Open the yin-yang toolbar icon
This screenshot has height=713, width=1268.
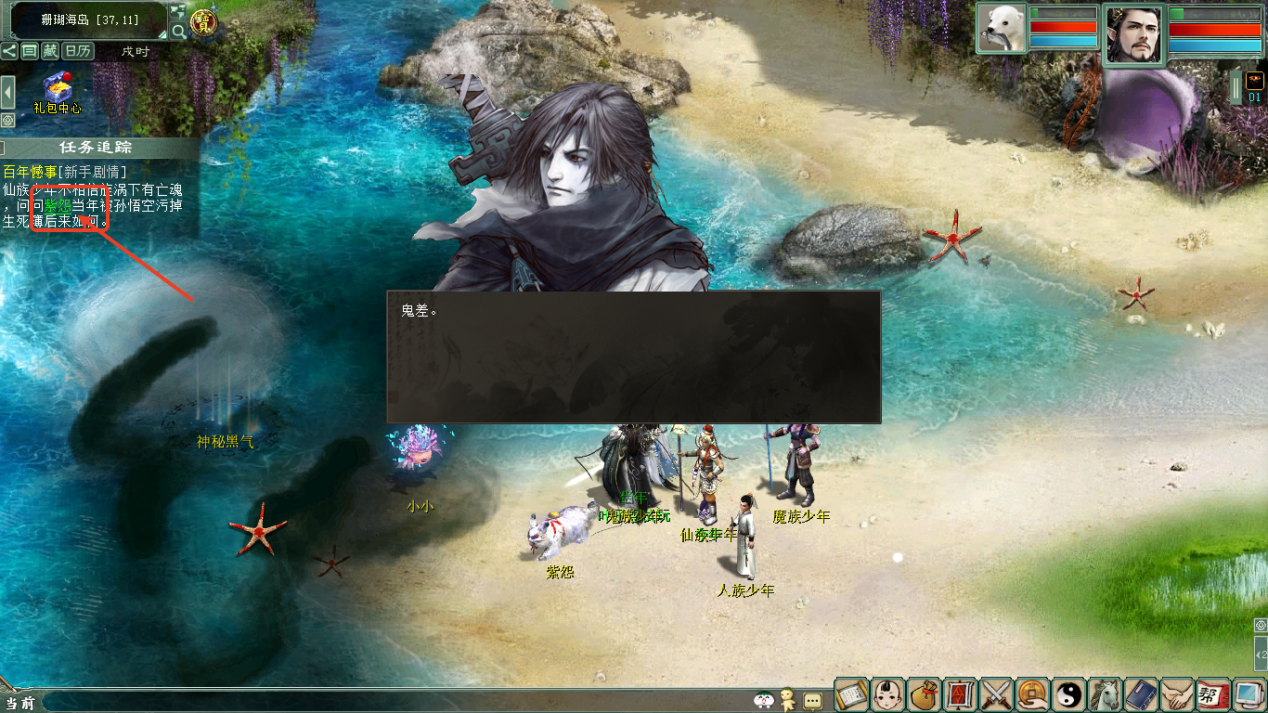[x=1069, y=693]
